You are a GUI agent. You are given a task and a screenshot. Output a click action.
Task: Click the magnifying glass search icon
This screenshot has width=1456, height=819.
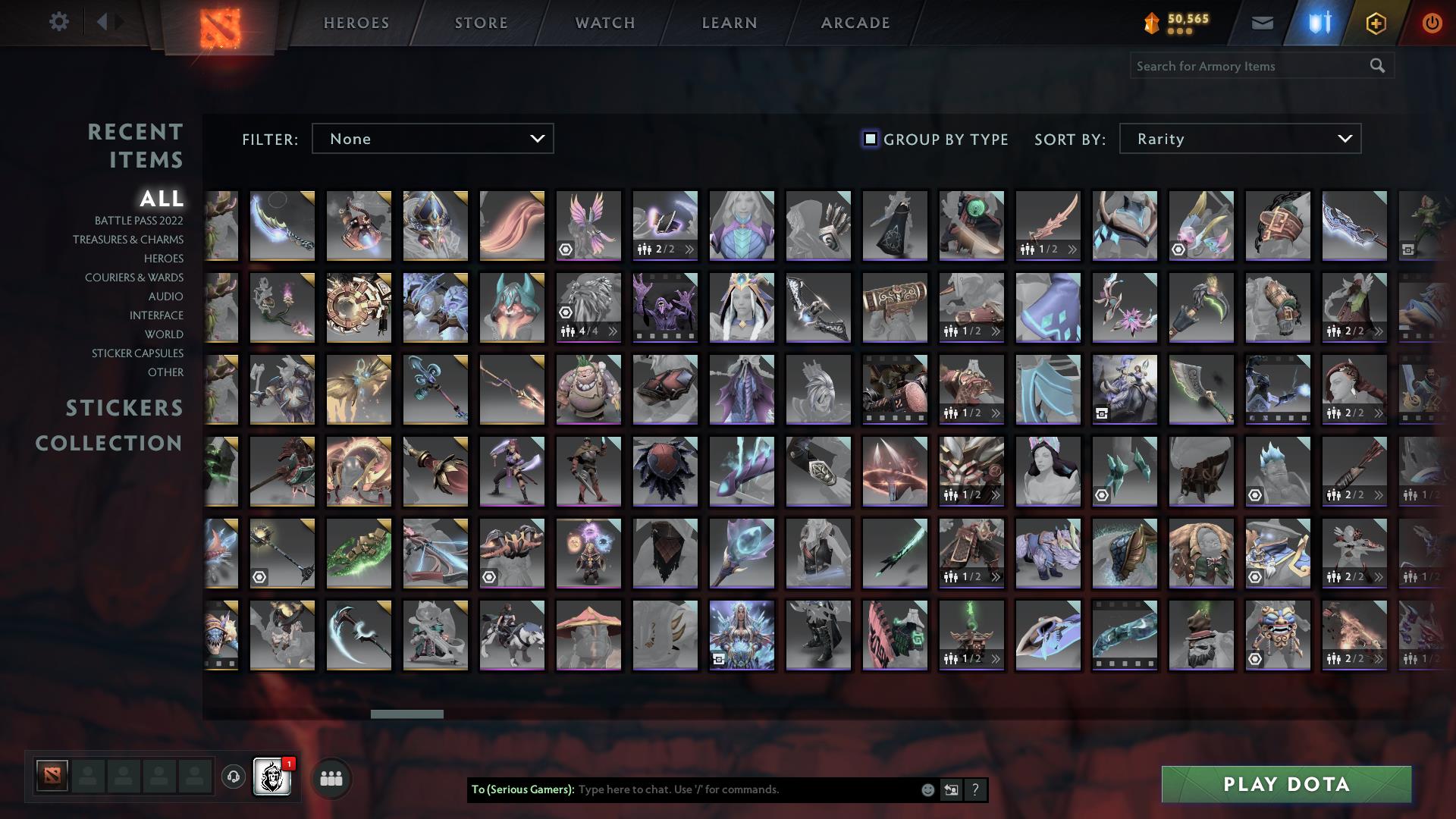click(1377, 66)
